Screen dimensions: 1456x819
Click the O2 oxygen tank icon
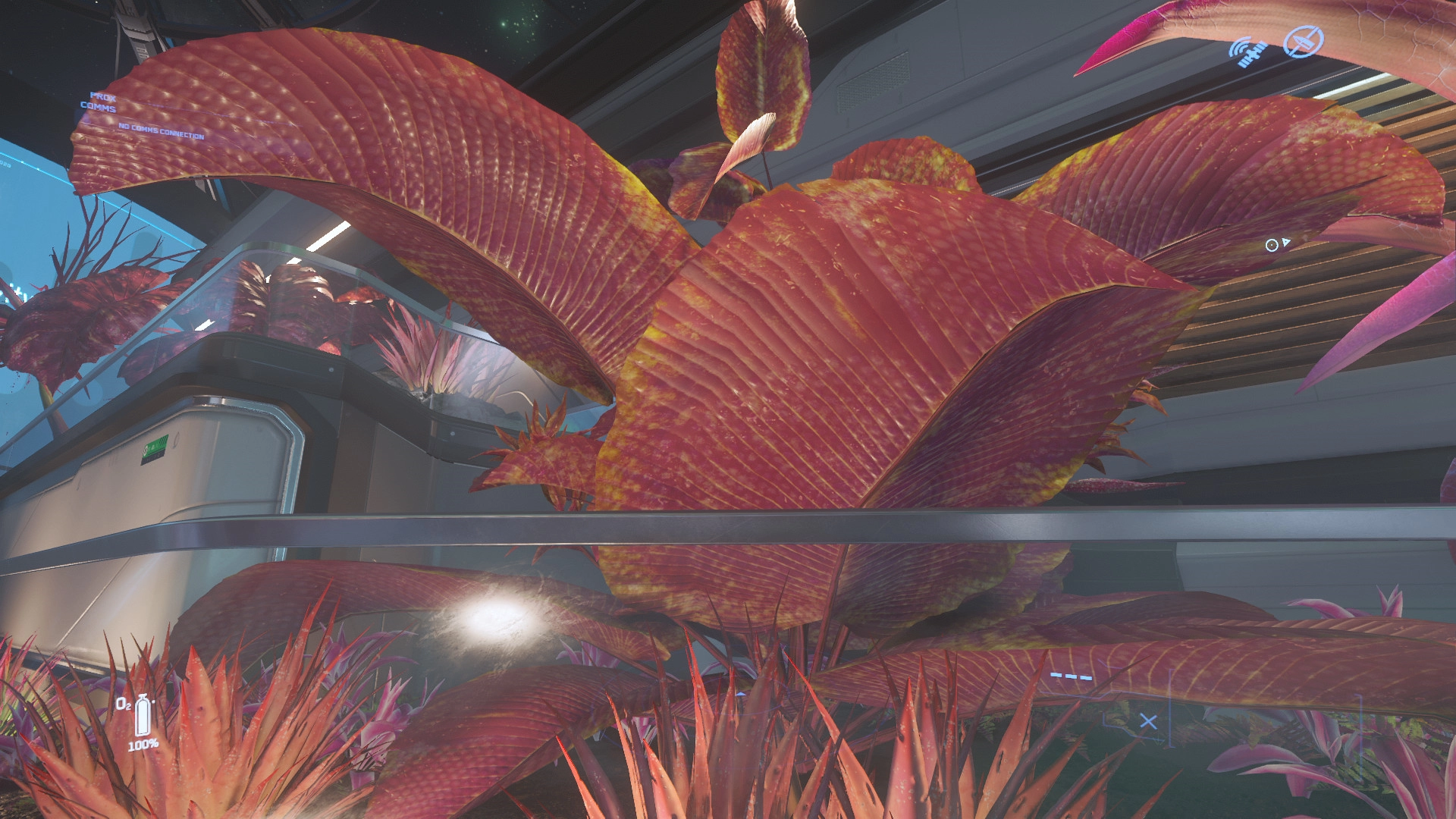click(x=142, y=716)
